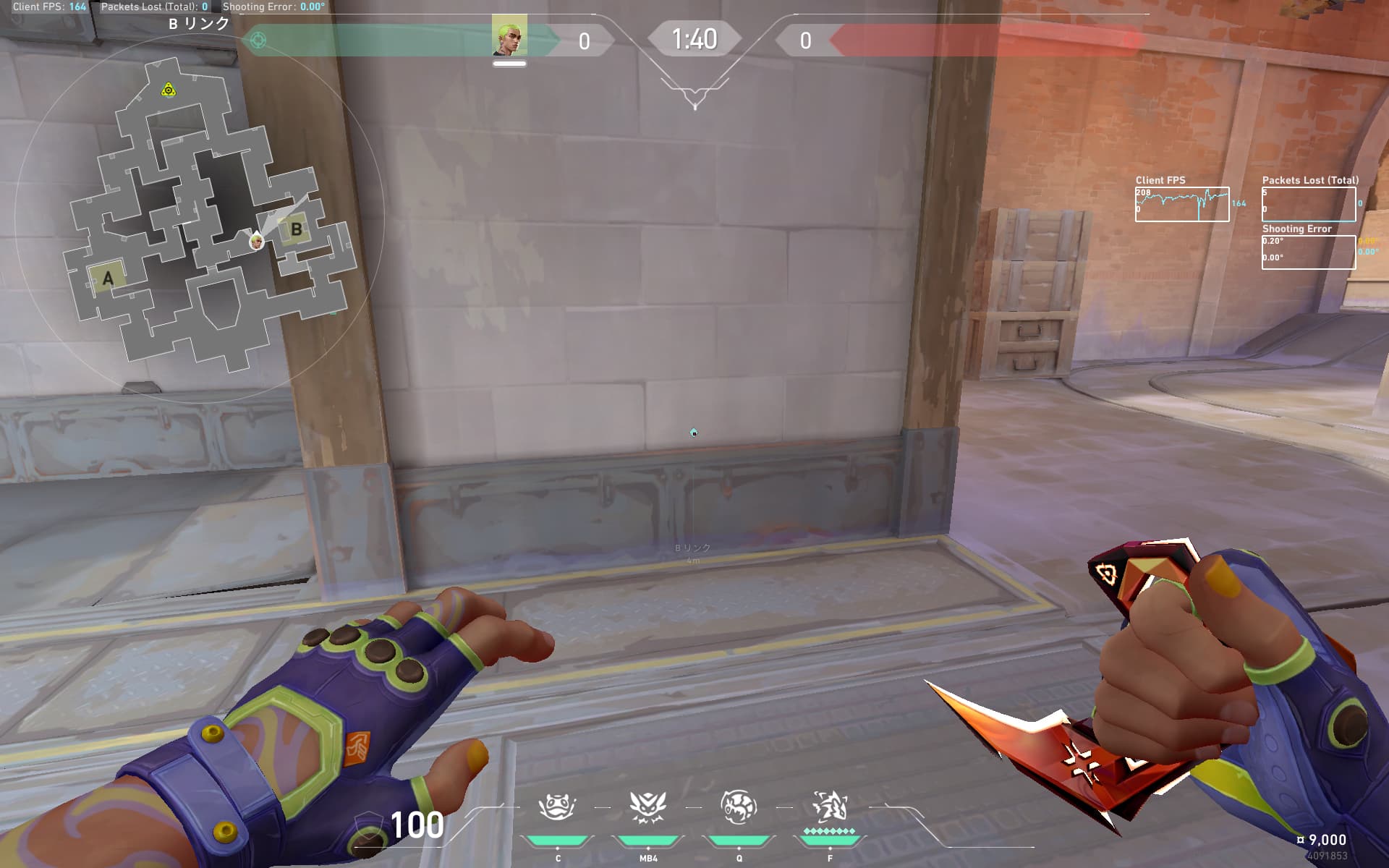Select the A site marker on the minimap
The height and width of the screenshot is (868, 1389).
108,278
